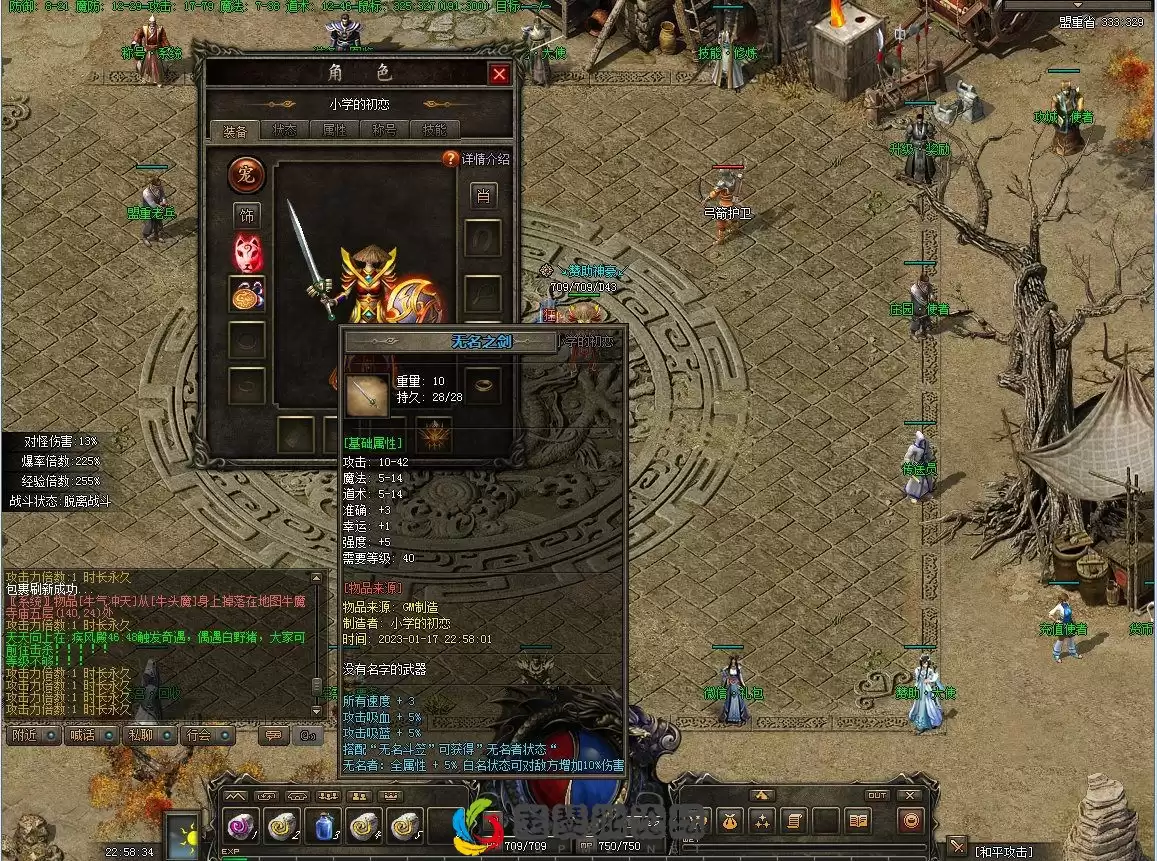Open the bag pouch icon
Screen dimensions: 1157x861
pos(731,821)
